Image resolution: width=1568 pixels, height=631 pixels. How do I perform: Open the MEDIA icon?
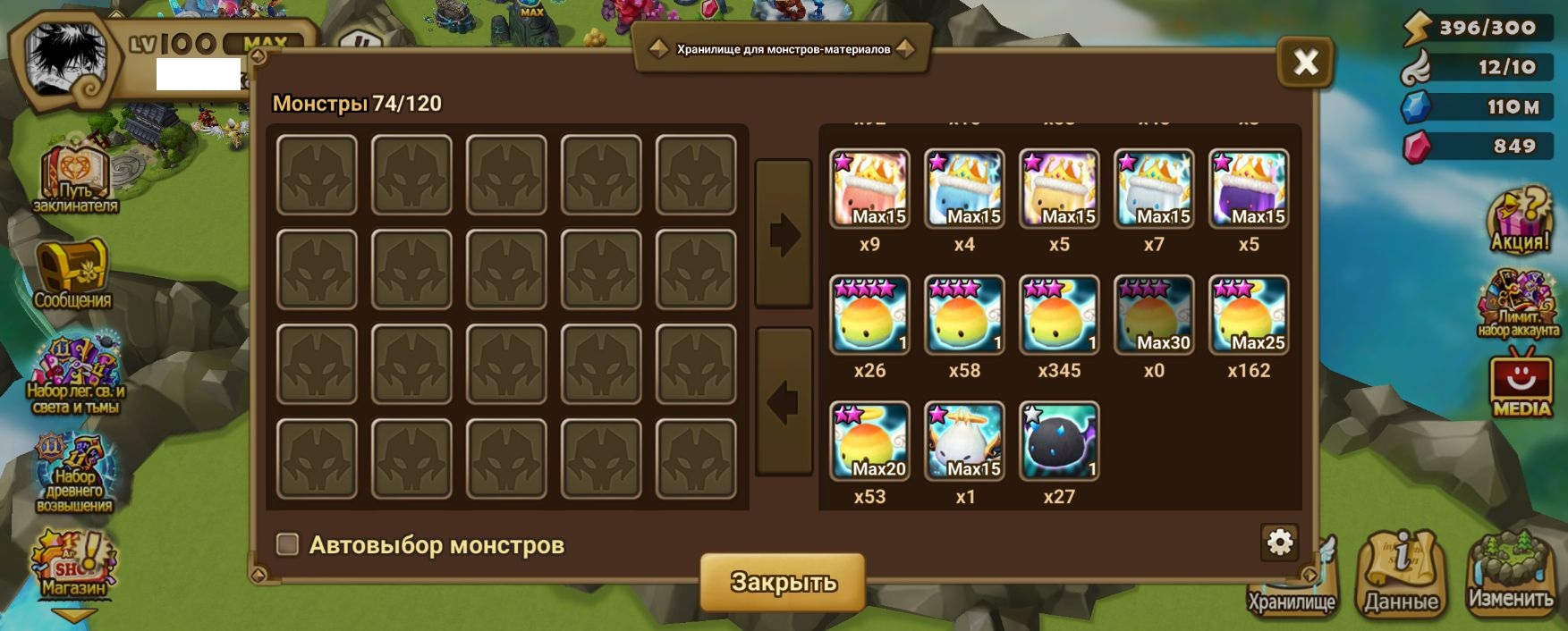(x=1521, y=386)
